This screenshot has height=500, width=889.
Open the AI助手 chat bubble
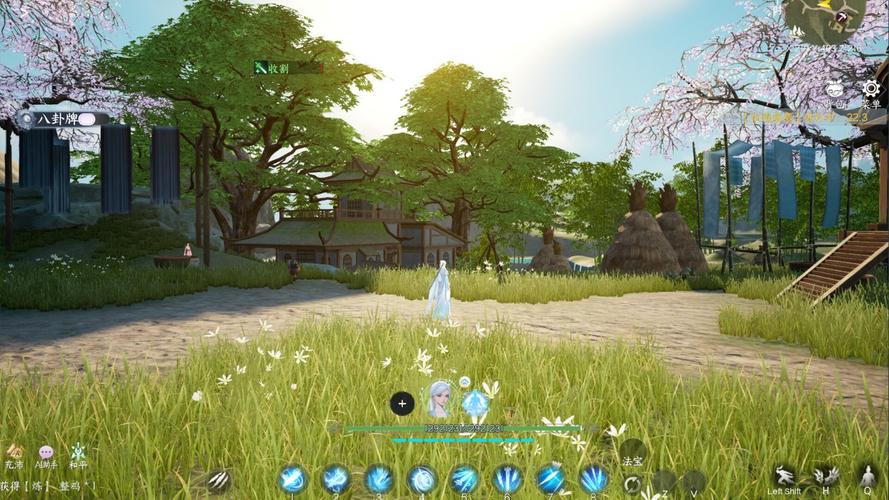[x=46, y=454]
